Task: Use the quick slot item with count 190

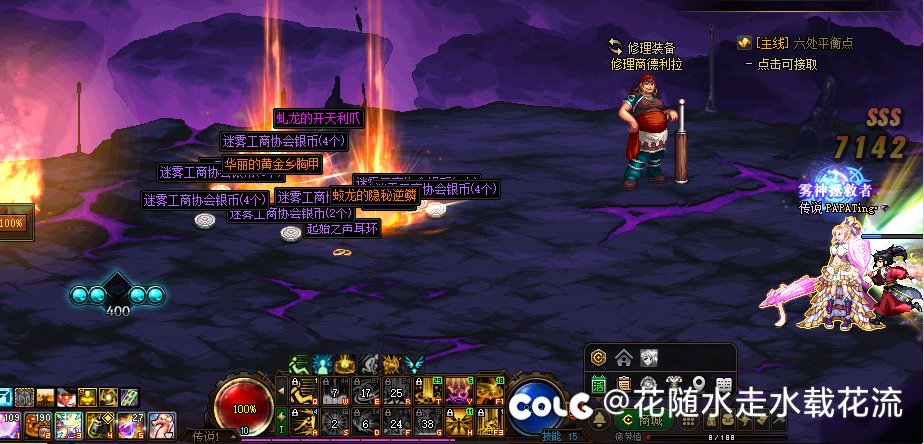Action: click(x=40, y=424)
